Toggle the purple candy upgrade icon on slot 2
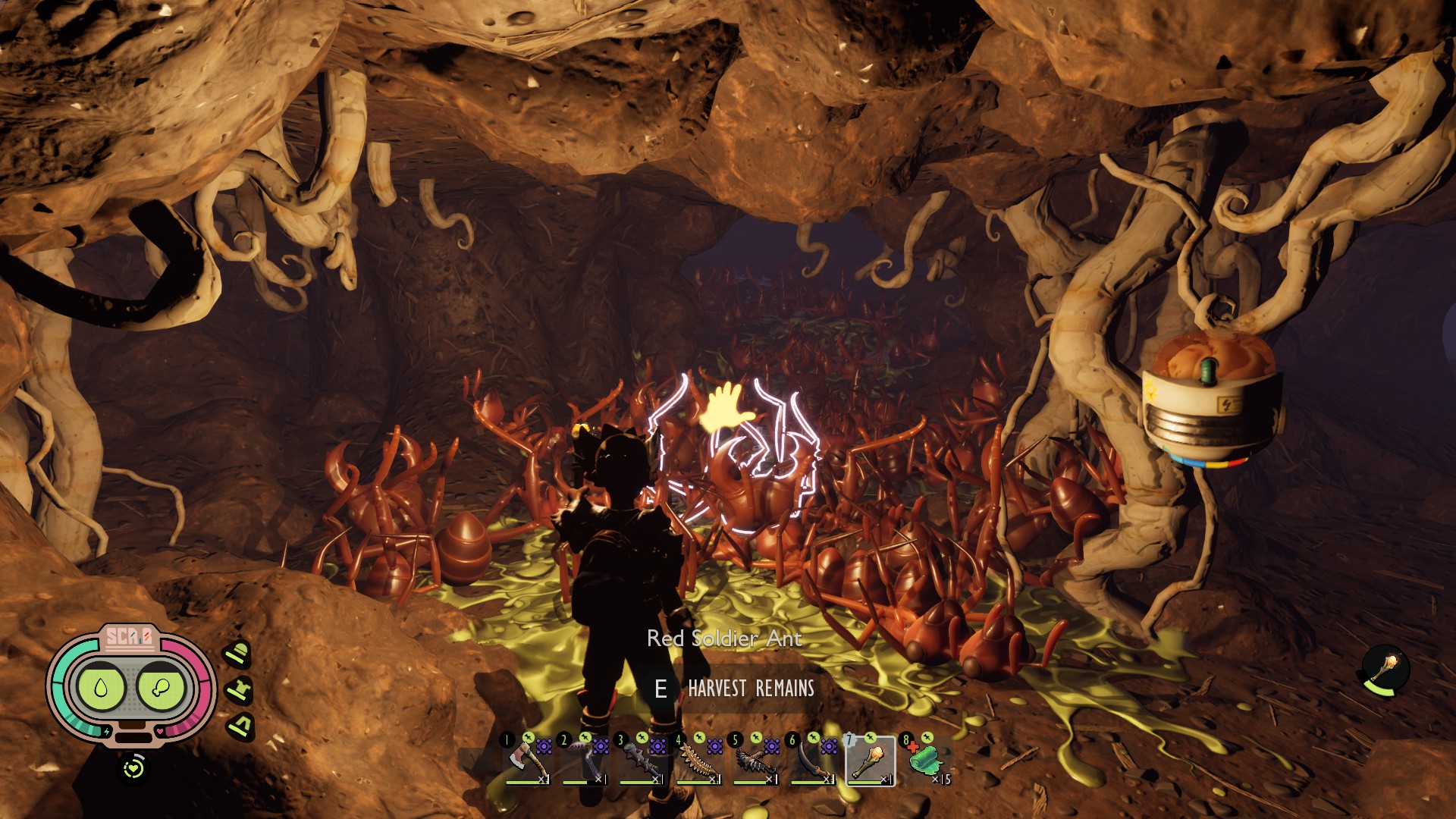Screen dimensions: 1456x819 601,747
